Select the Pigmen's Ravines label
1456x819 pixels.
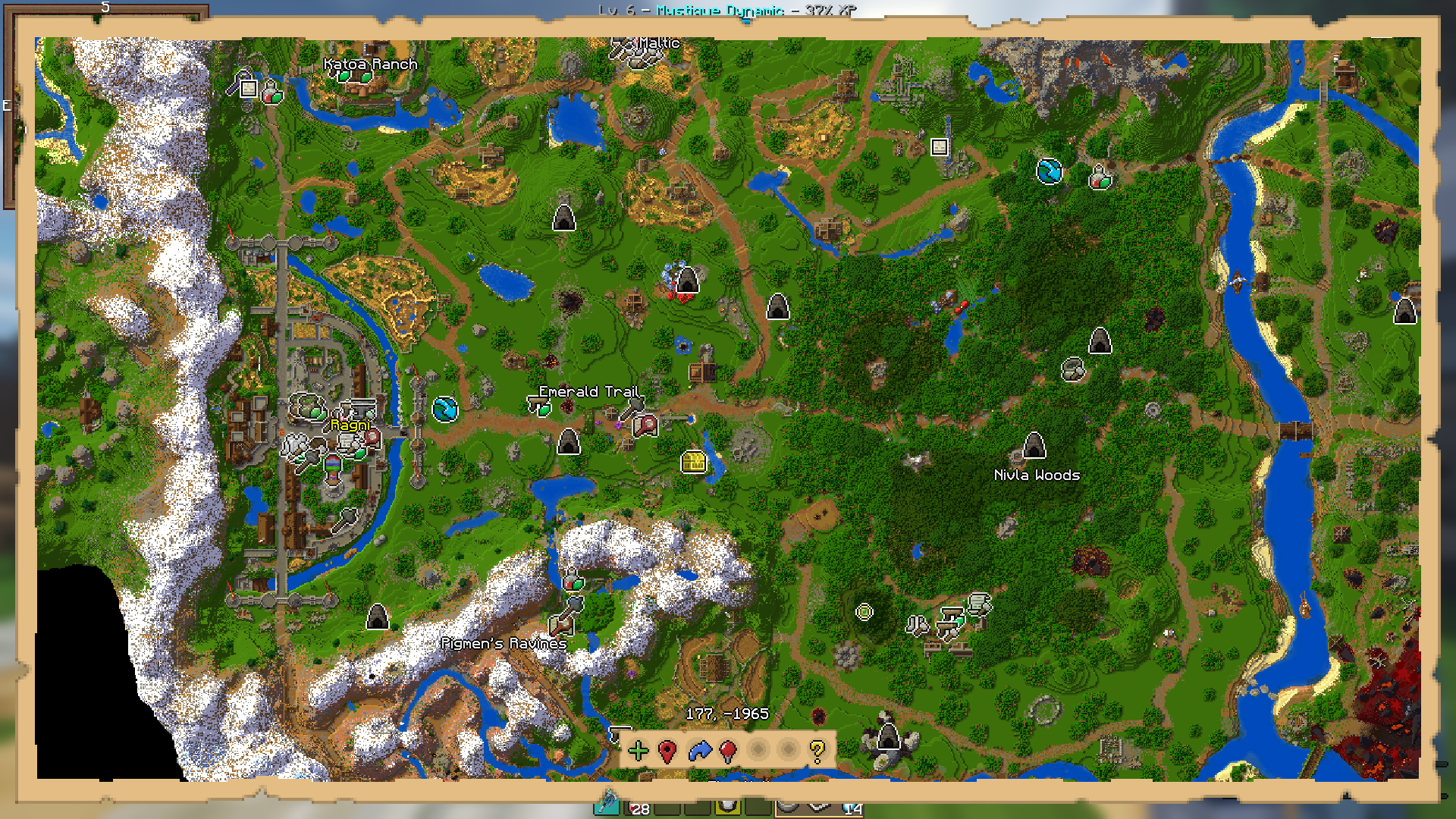pos(504,644)
